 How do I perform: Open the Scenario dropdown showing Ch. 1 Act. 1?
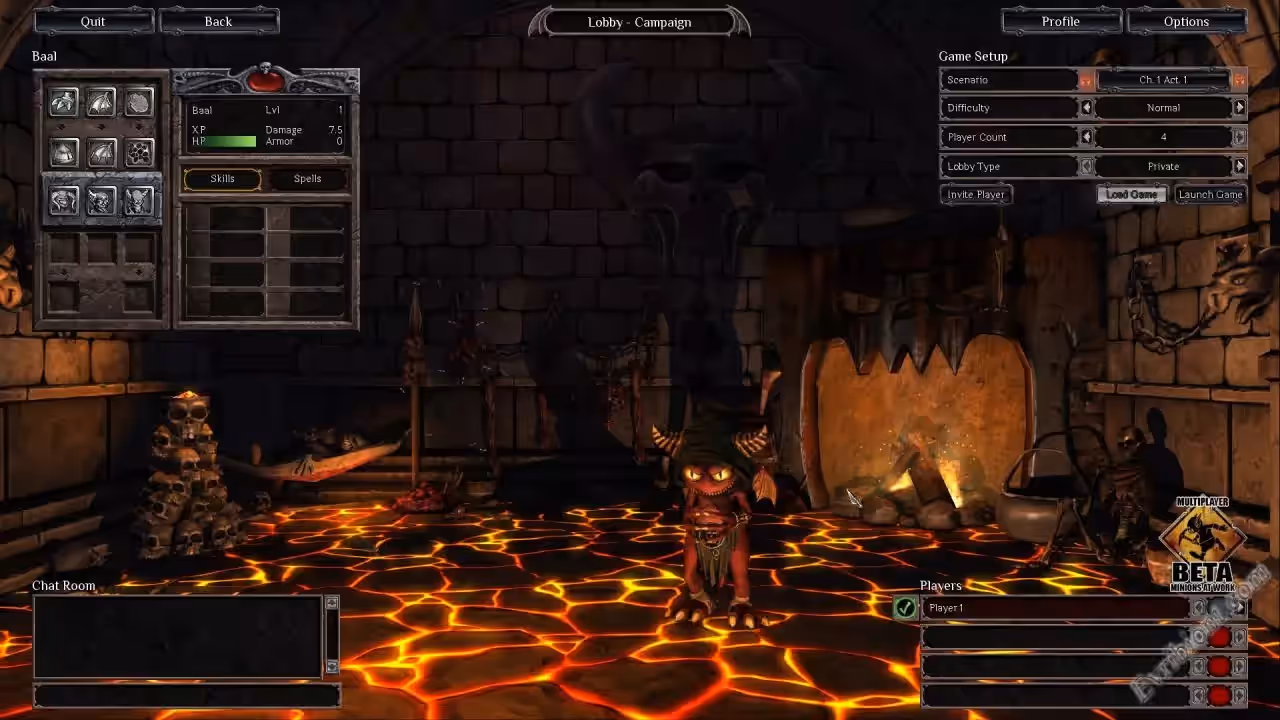click(x=1163, y=80)
